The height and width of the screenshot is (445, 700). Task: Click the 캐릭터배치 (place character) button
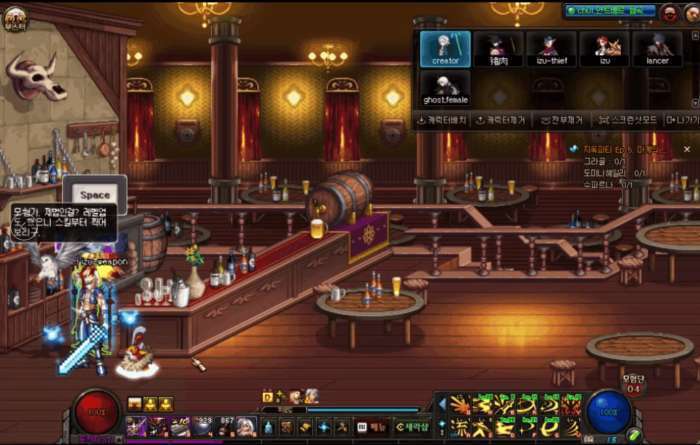[443, 120]
